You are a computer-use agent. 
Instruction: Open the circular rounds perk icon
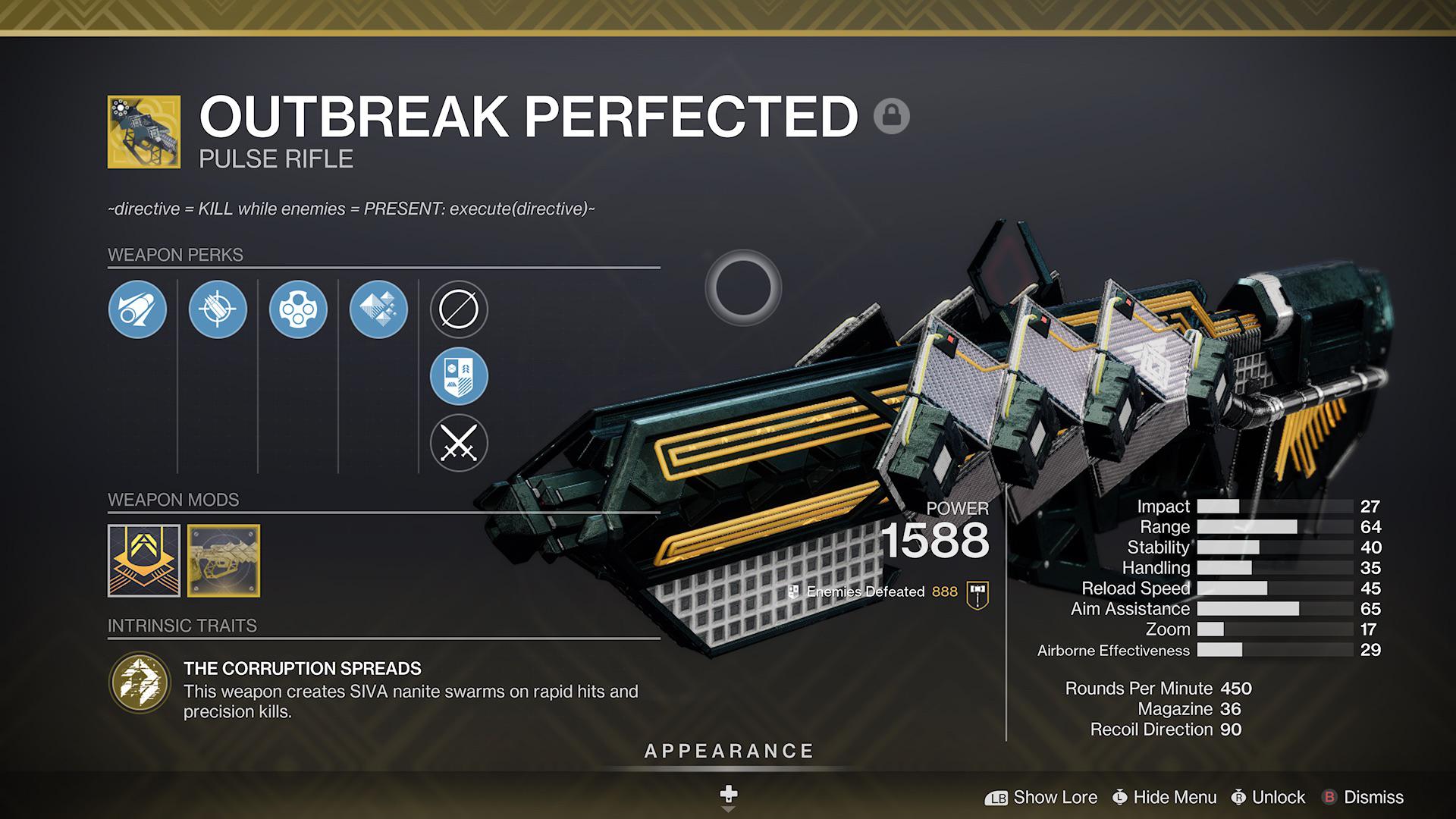pyautogui.click(x=297, y=309)
